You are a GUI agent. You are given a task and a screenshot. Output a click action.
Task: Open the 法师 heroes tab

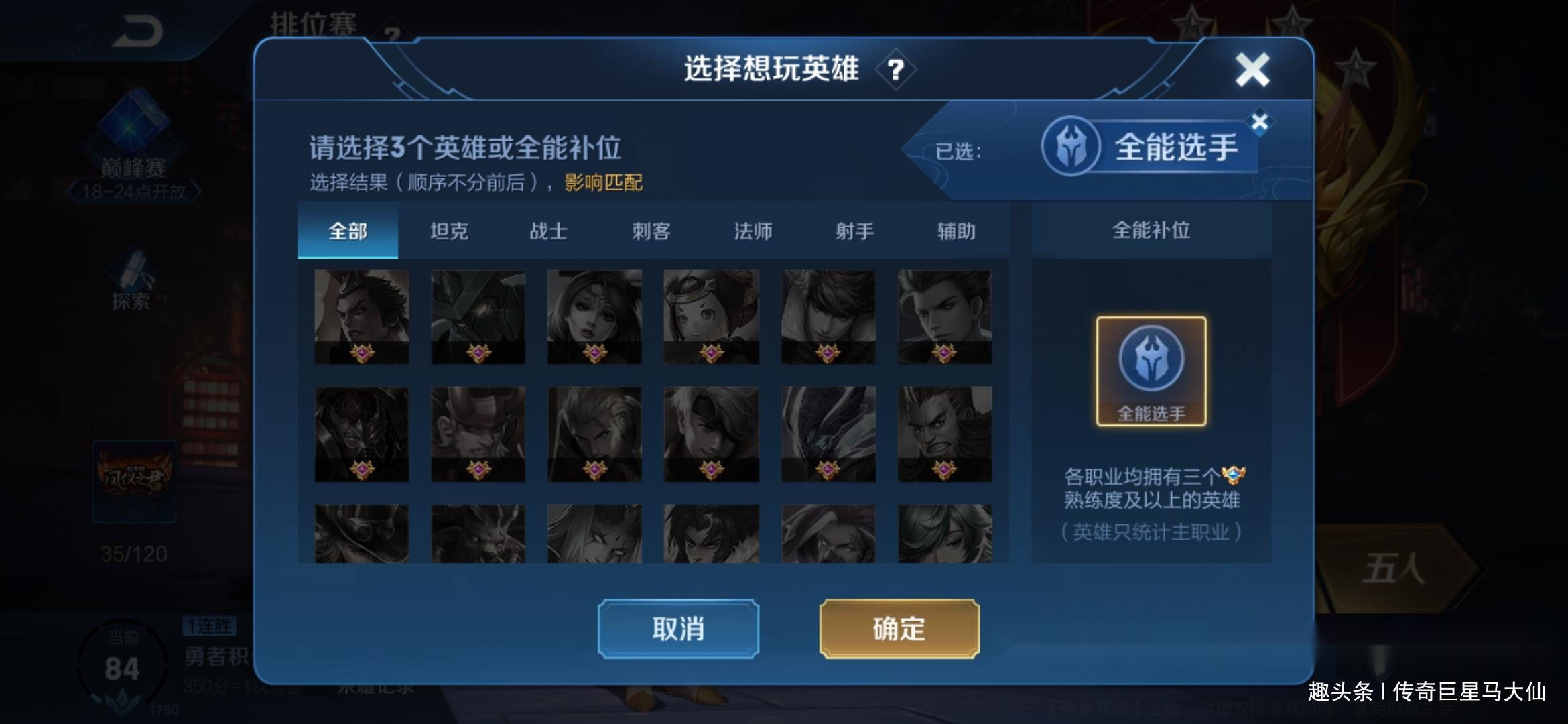pos(753,231)
